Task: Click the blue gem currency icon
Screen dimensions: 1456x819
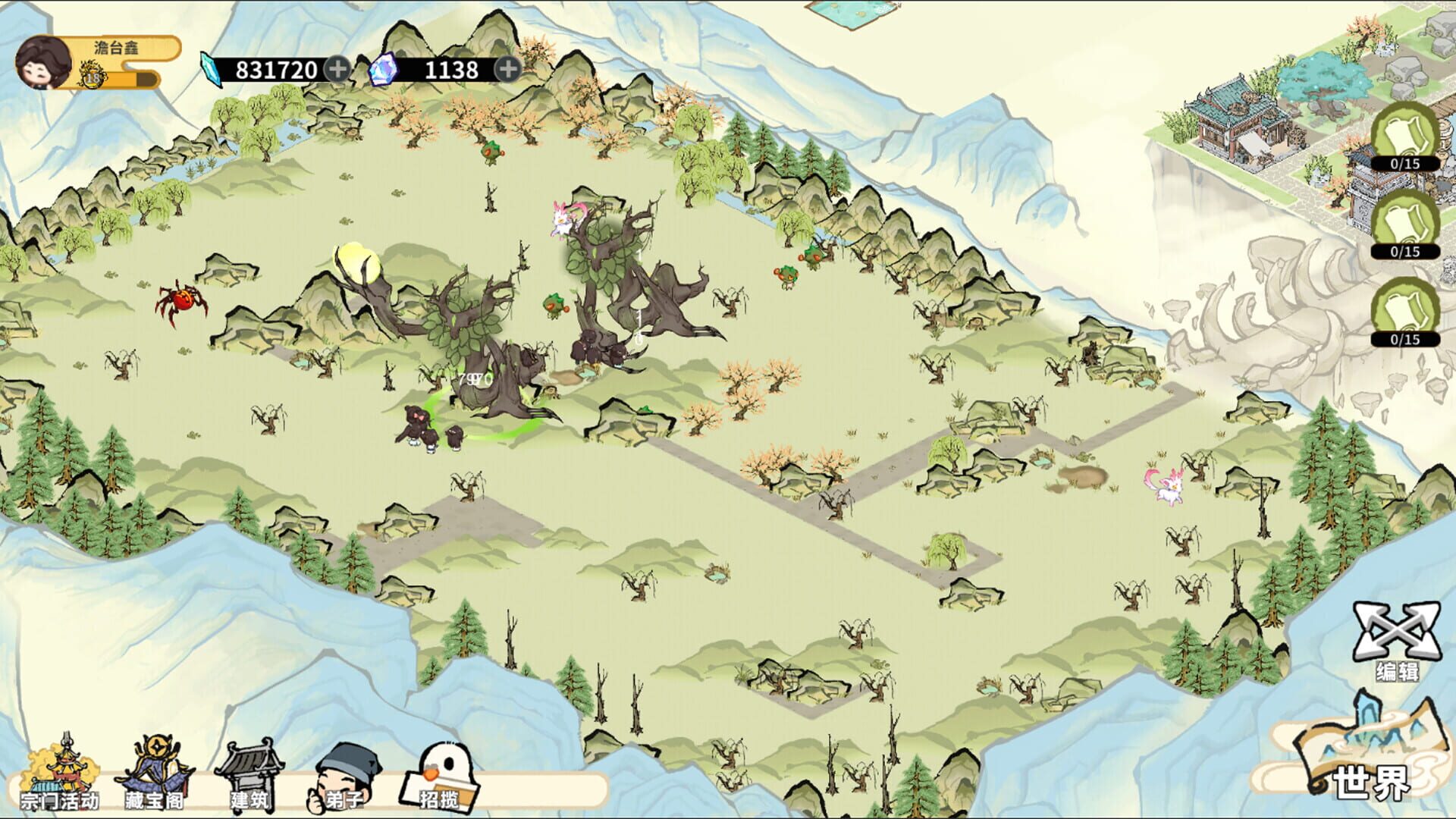Action: [383, 68]
